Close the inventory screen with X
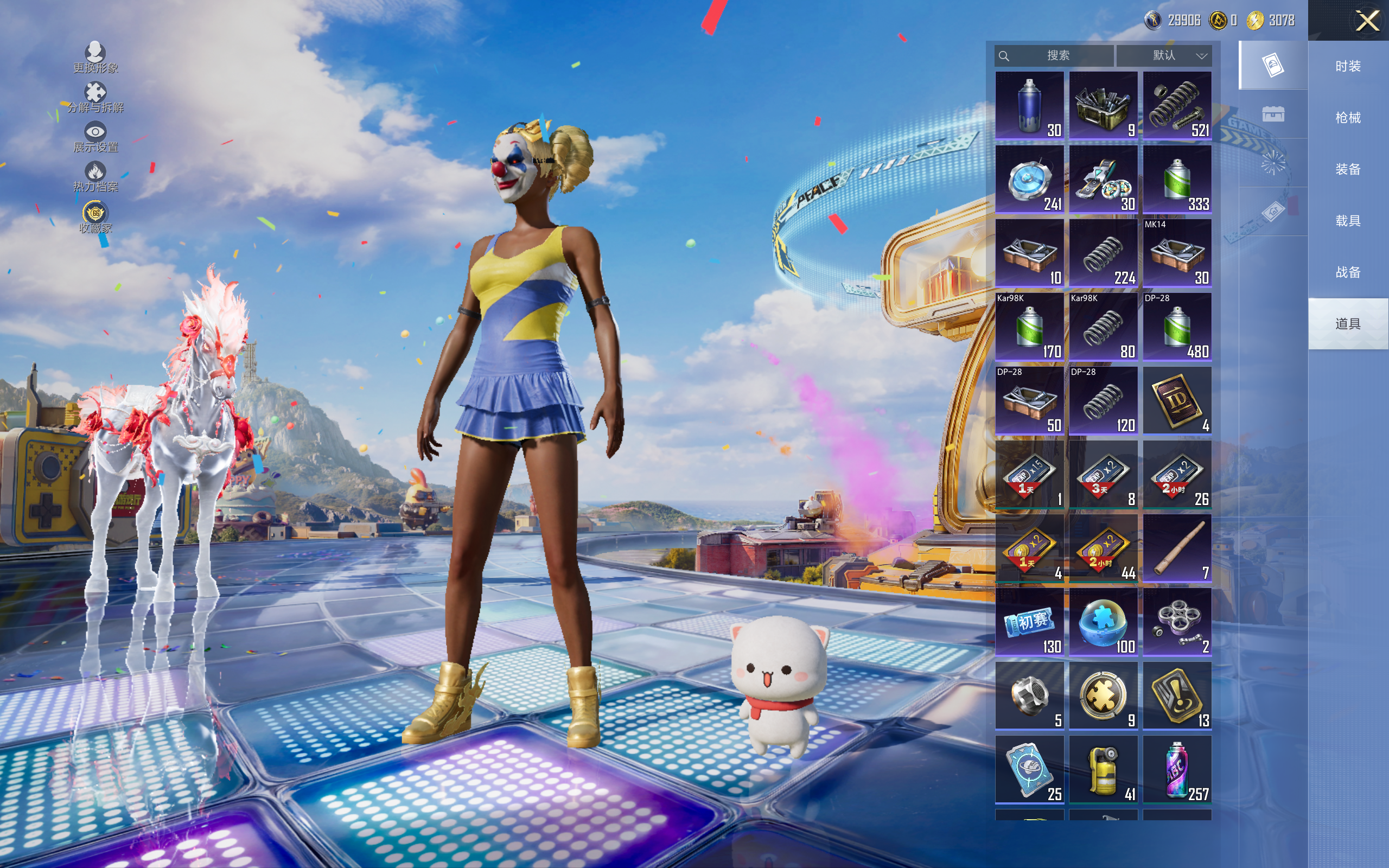 pos(1367,21)
